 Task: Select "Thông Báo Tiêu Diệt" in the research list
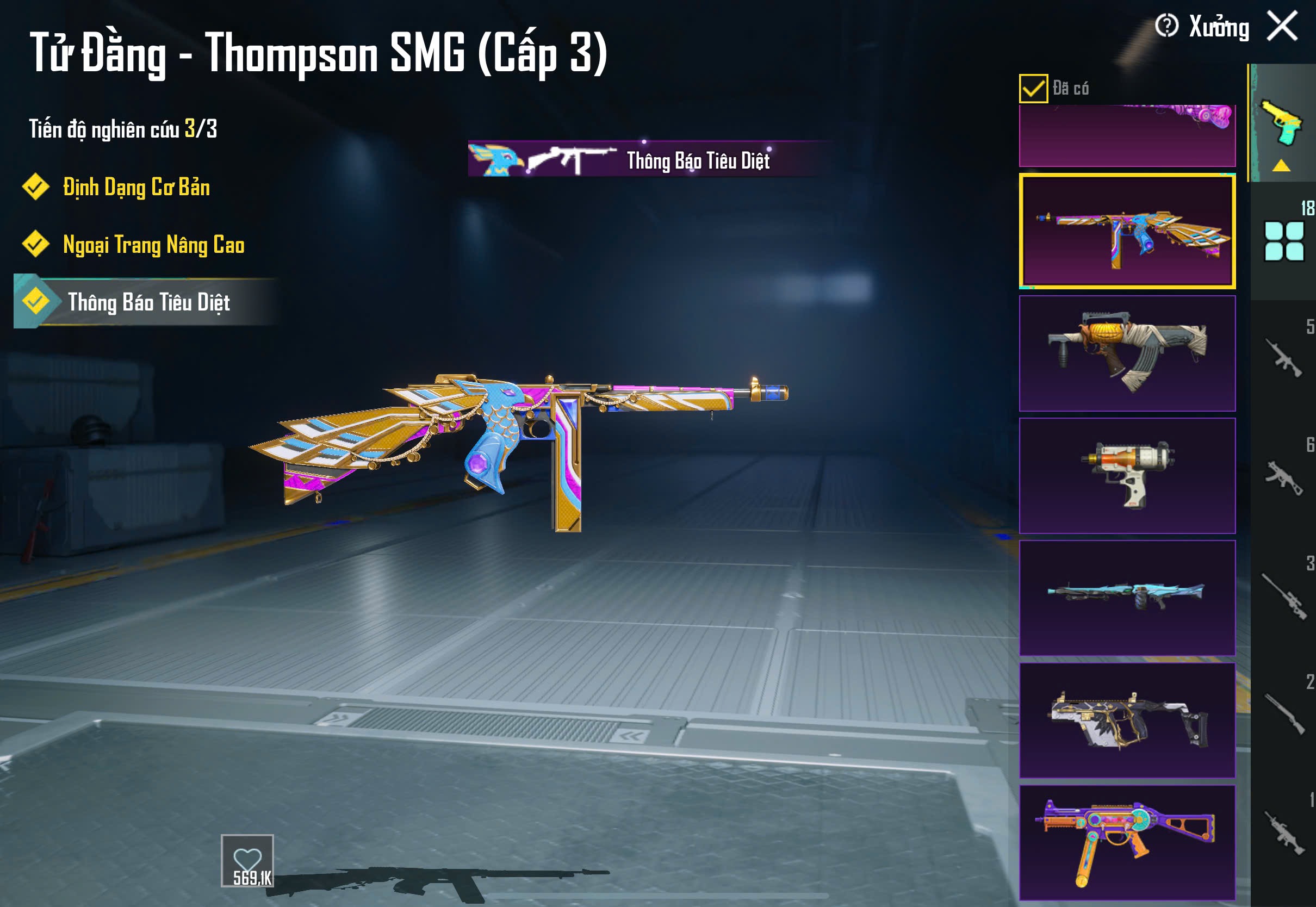(148, 302)
